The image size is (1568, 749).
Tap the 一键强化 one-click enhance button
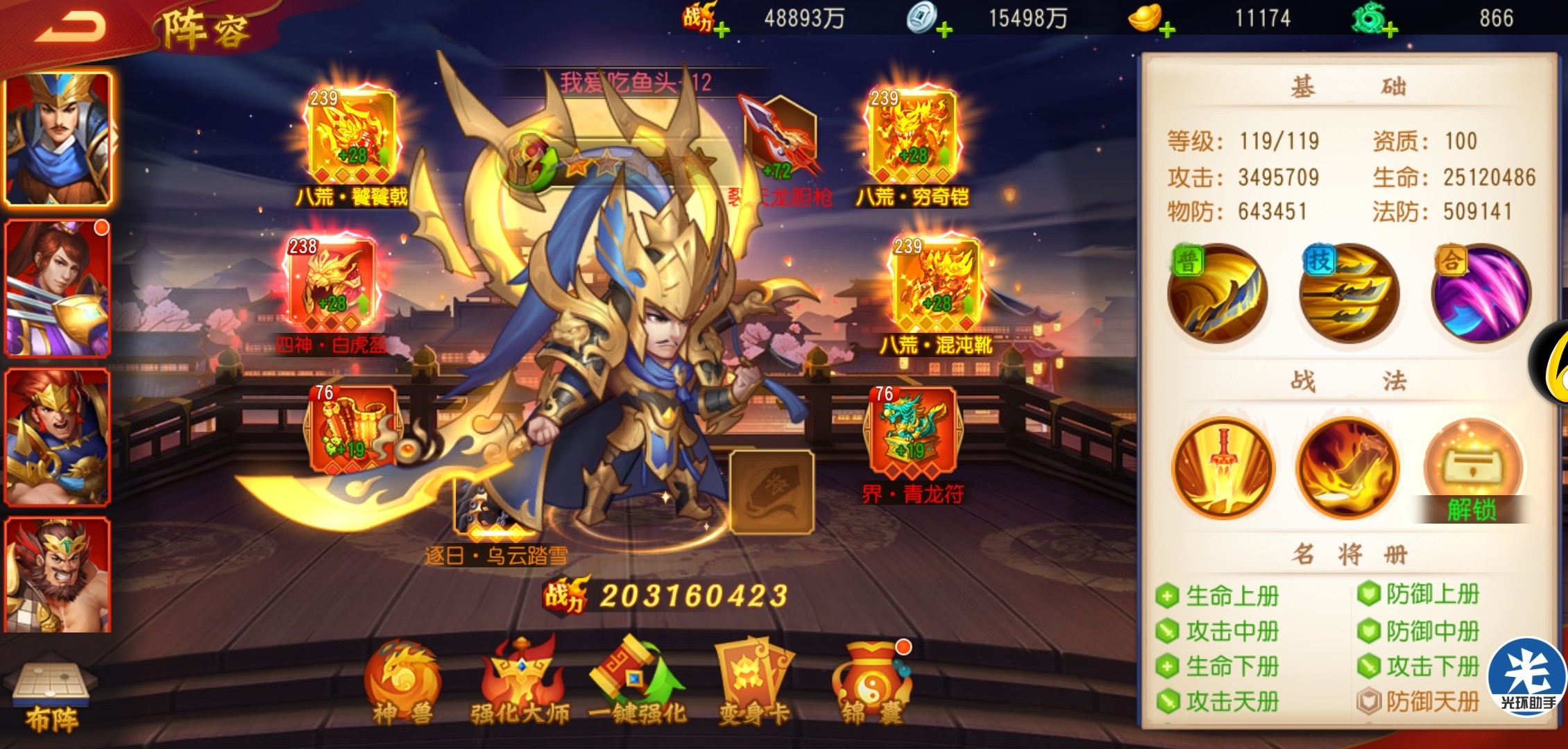coord(637,683)
